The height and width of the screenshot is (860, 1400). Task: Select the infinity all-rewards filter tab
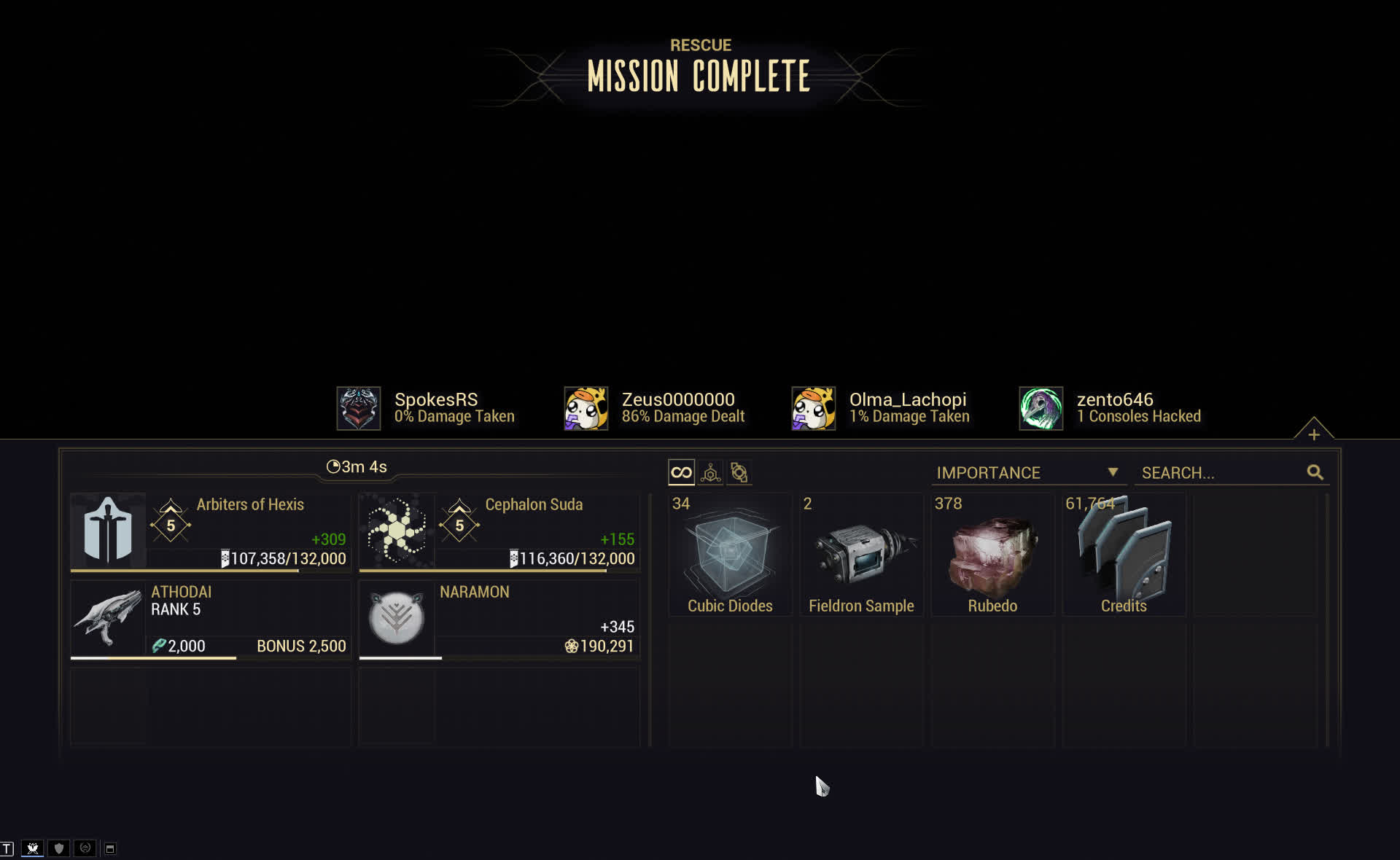point(681,473)
